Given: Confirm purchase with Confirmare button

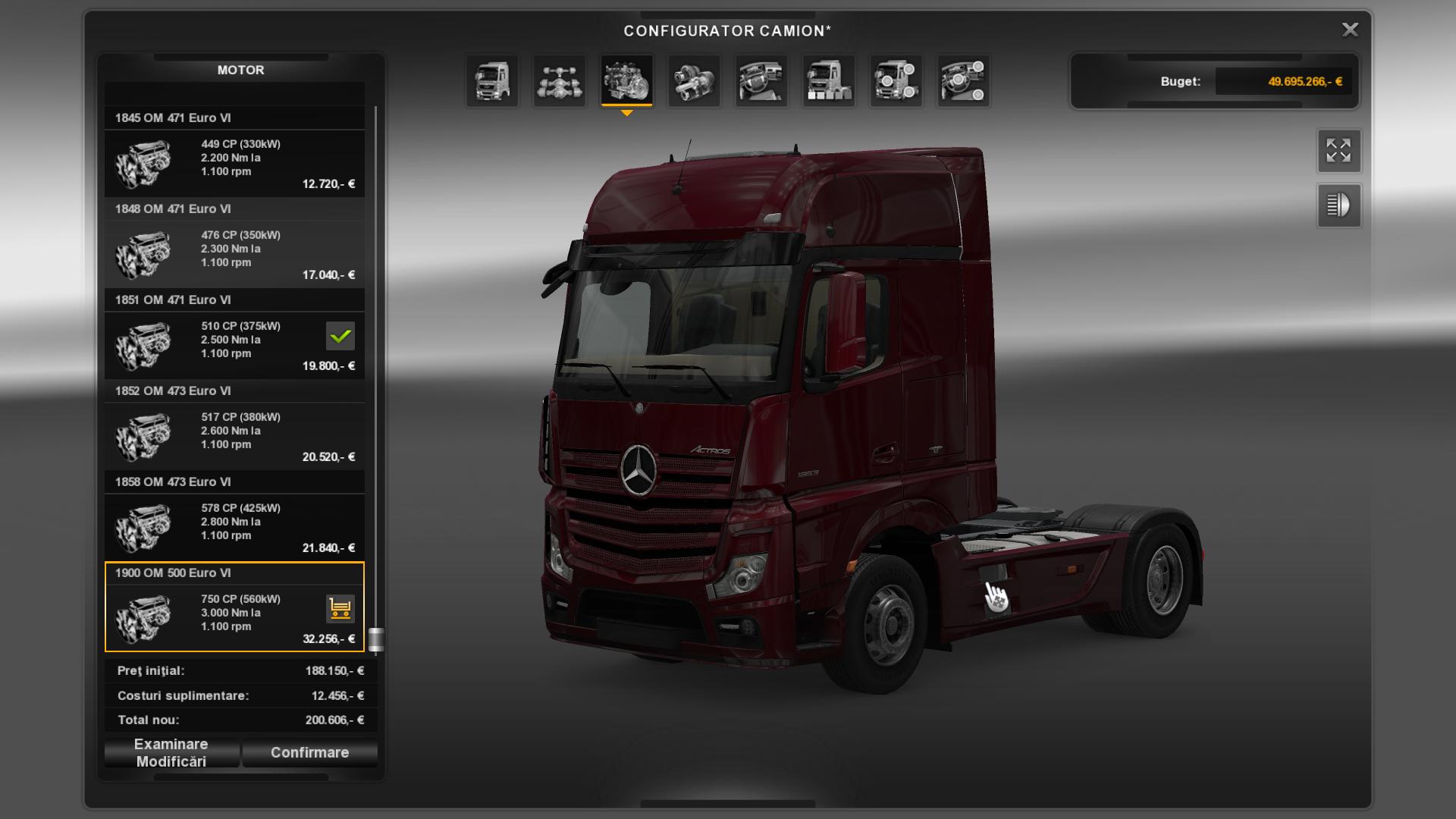Looking at the screenshot, I should tap(309, 753).
